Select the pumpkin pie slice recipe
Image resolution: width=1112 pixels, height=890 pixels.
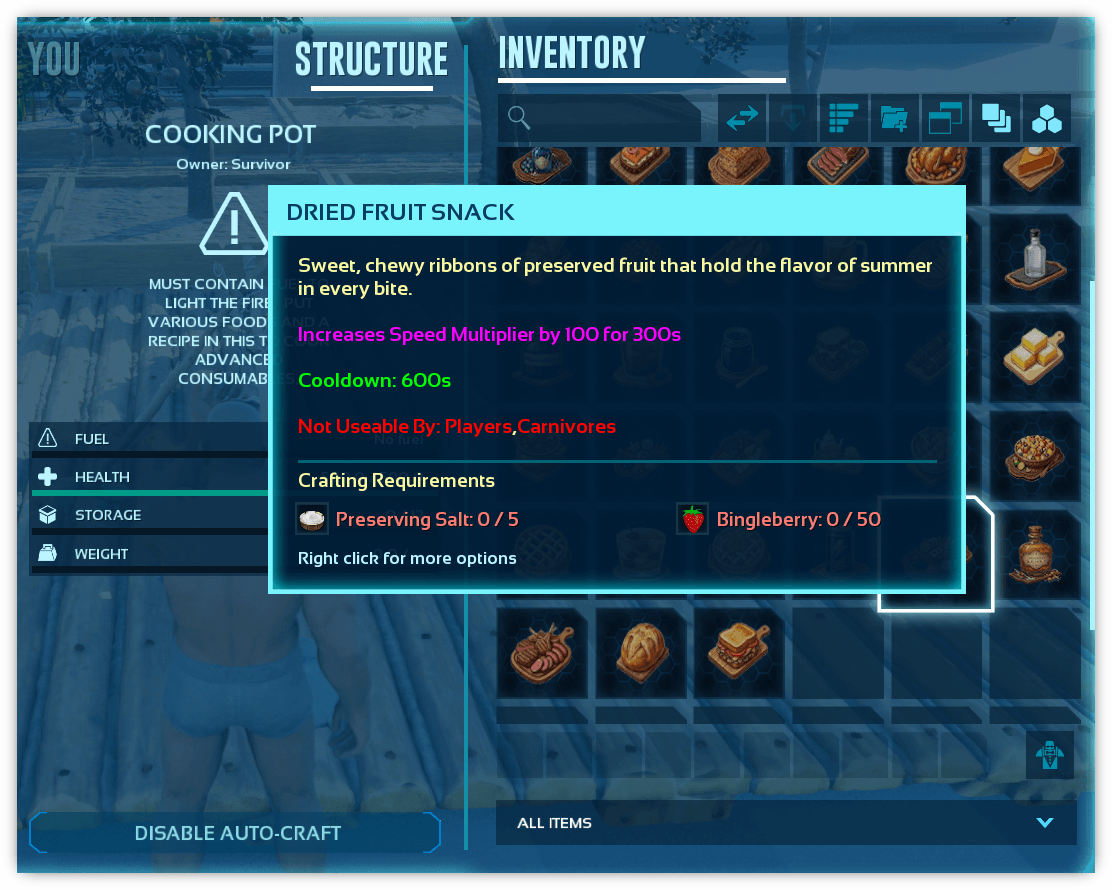(x=1039, y=170)
